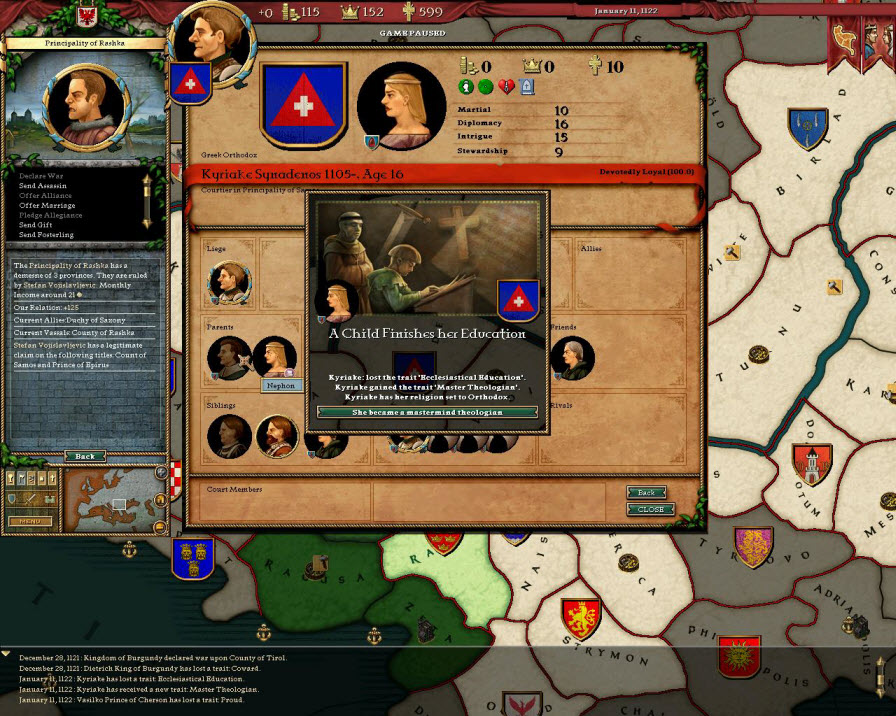
Task: Open the MENU button
Action: click(30, 522)
